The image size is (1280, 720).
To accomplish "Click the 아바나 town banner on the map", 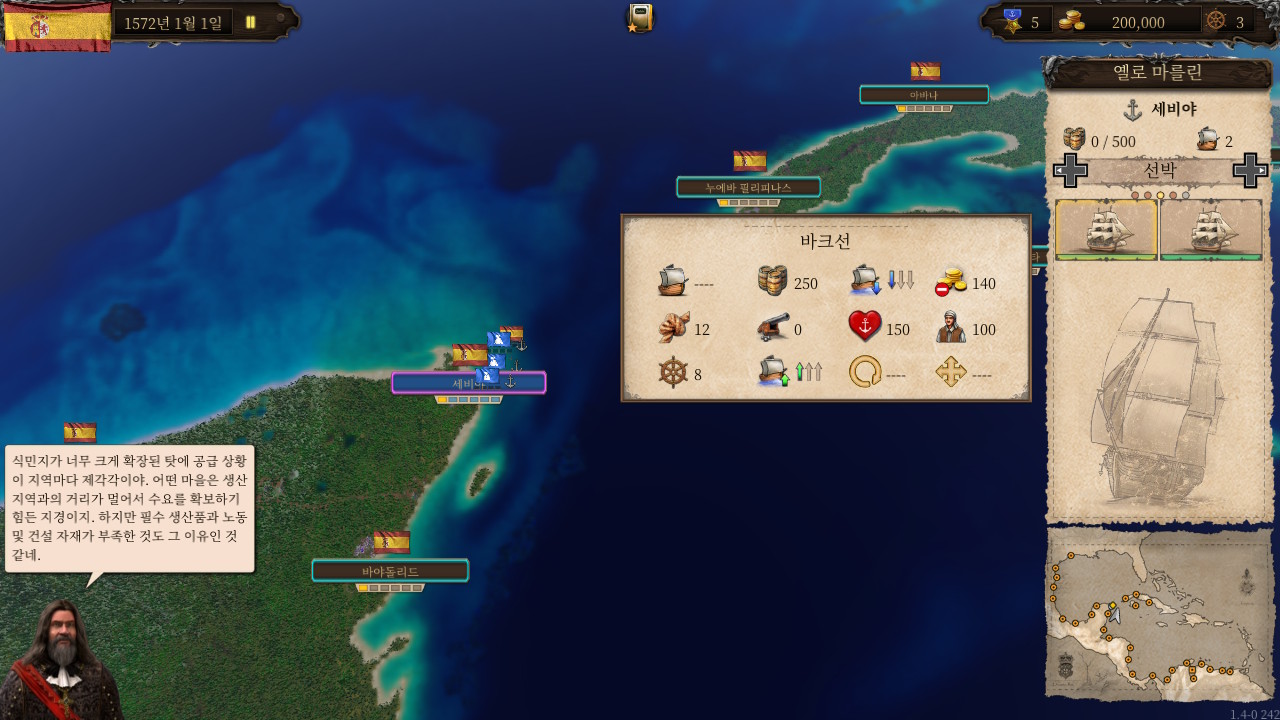I will [922, 94].
